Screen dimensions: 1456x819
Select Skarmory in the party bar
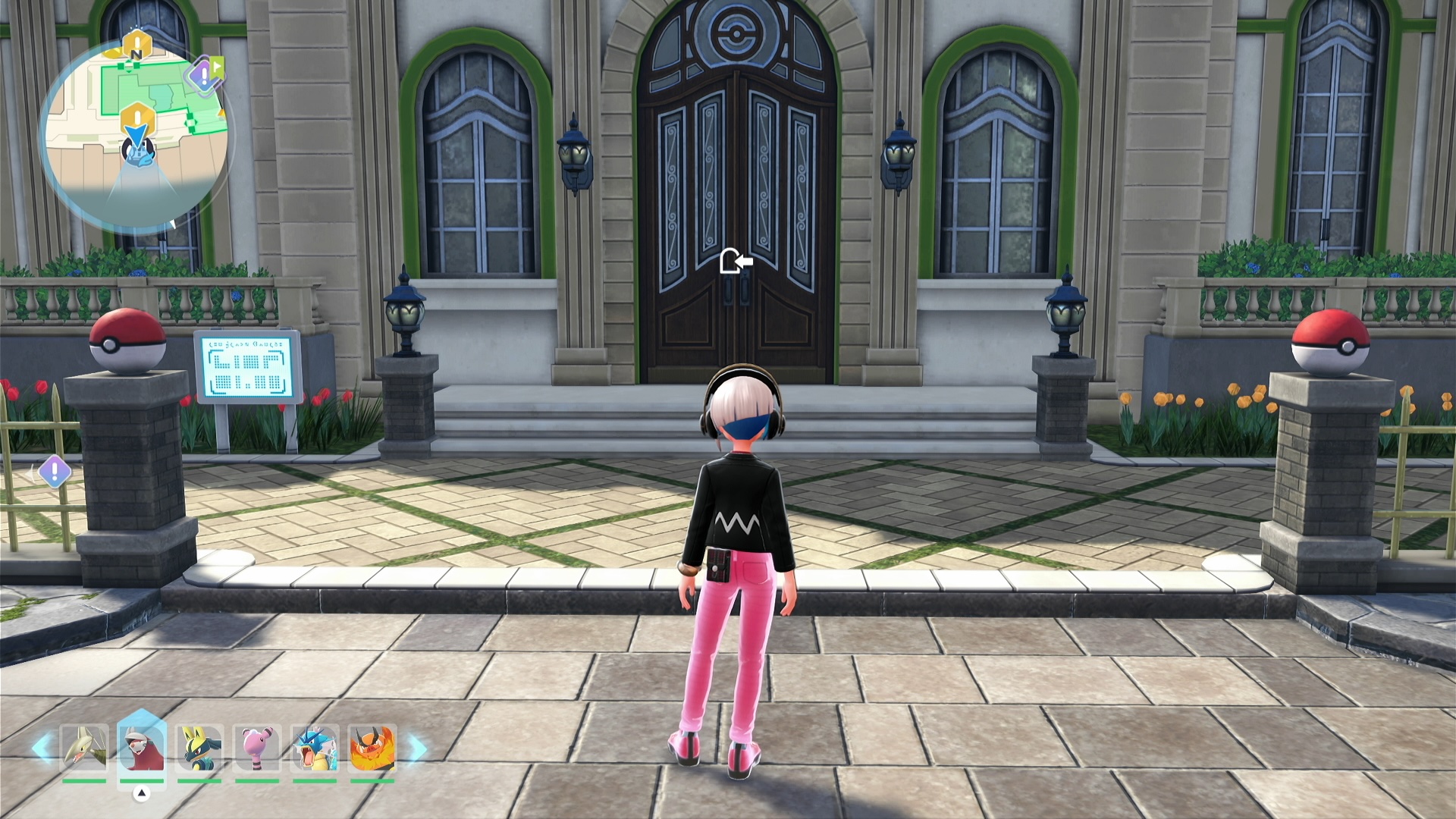pyautogui.click(x=84, y=748)
